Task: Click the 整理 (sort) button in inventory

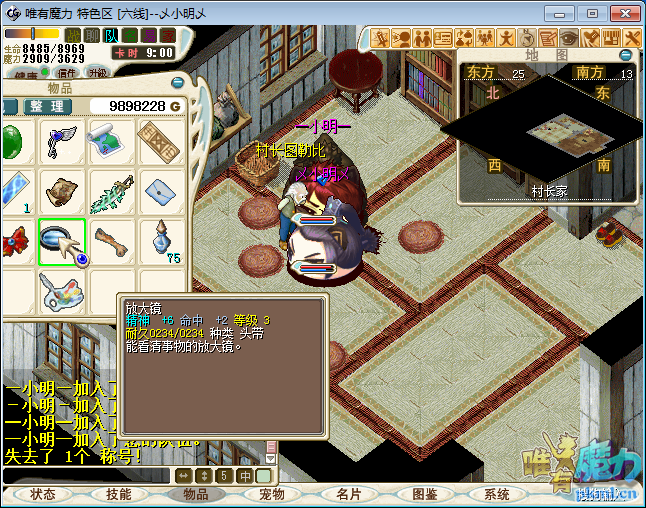Action: (47, 107)
